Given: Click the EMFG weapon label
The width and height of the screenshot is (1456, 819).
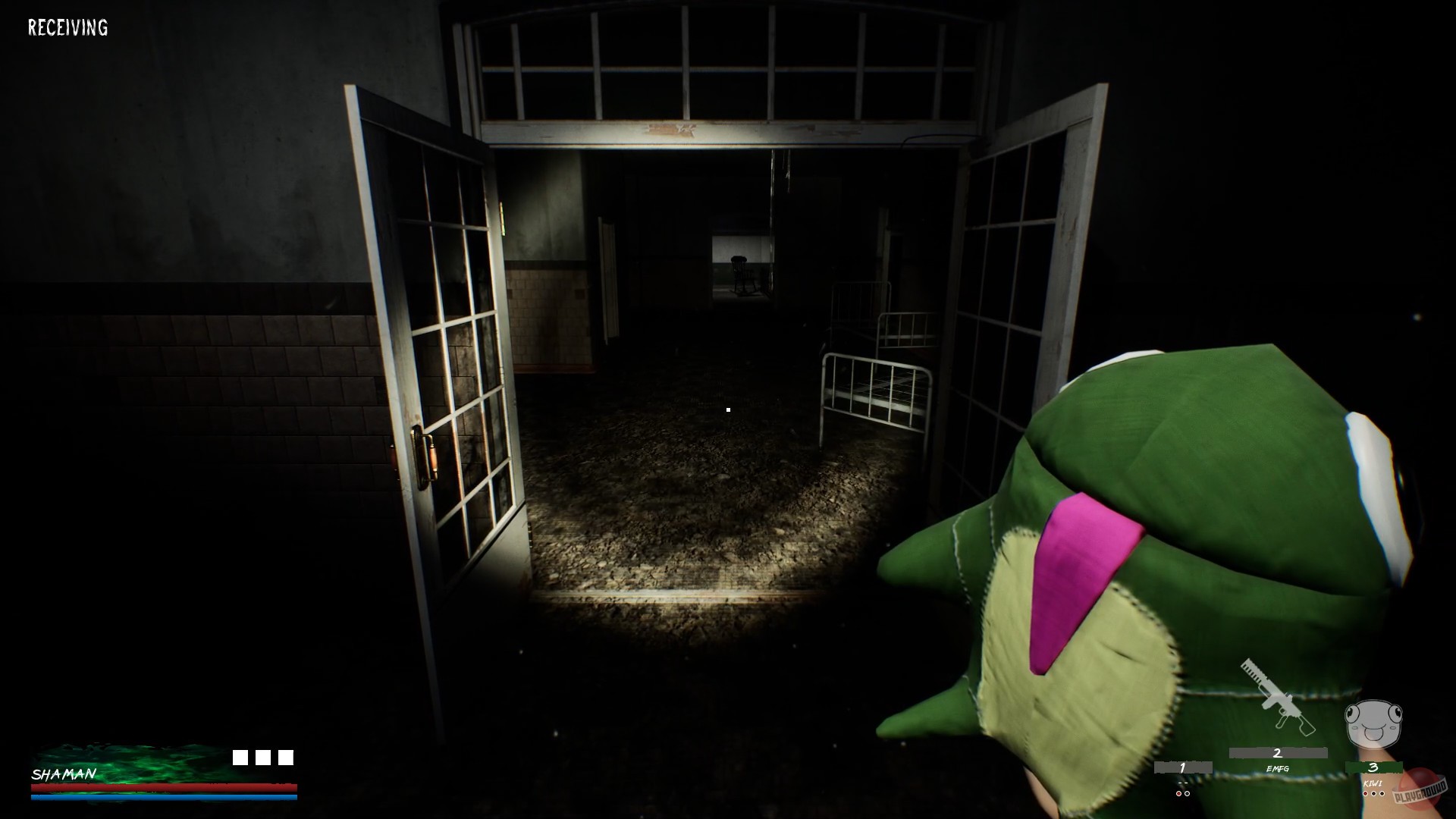Looking at the screenshot, I should click(x=1279, y=770).
